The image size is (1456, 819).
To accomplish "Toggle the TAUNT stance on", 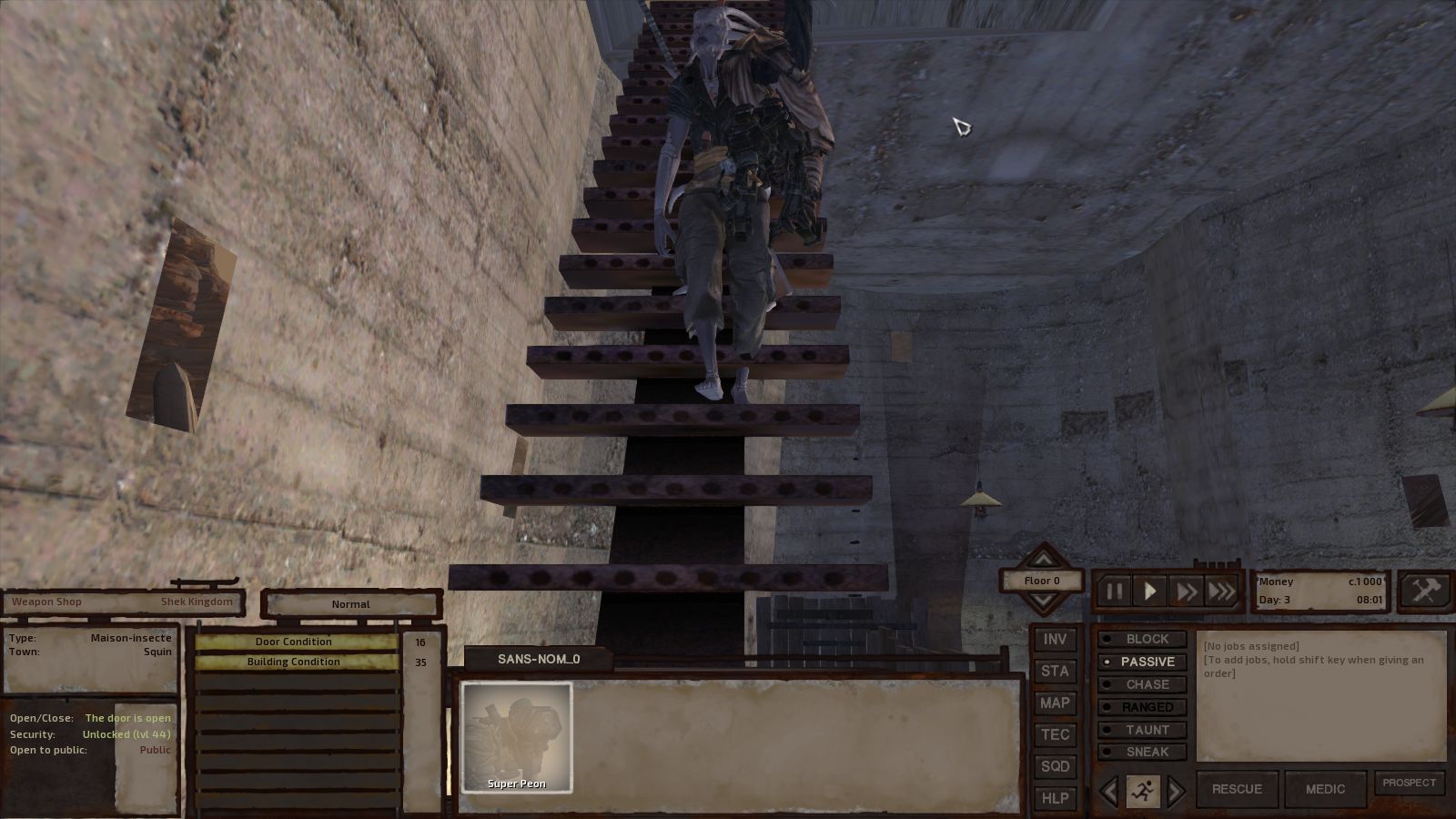I will (1144, 730).
